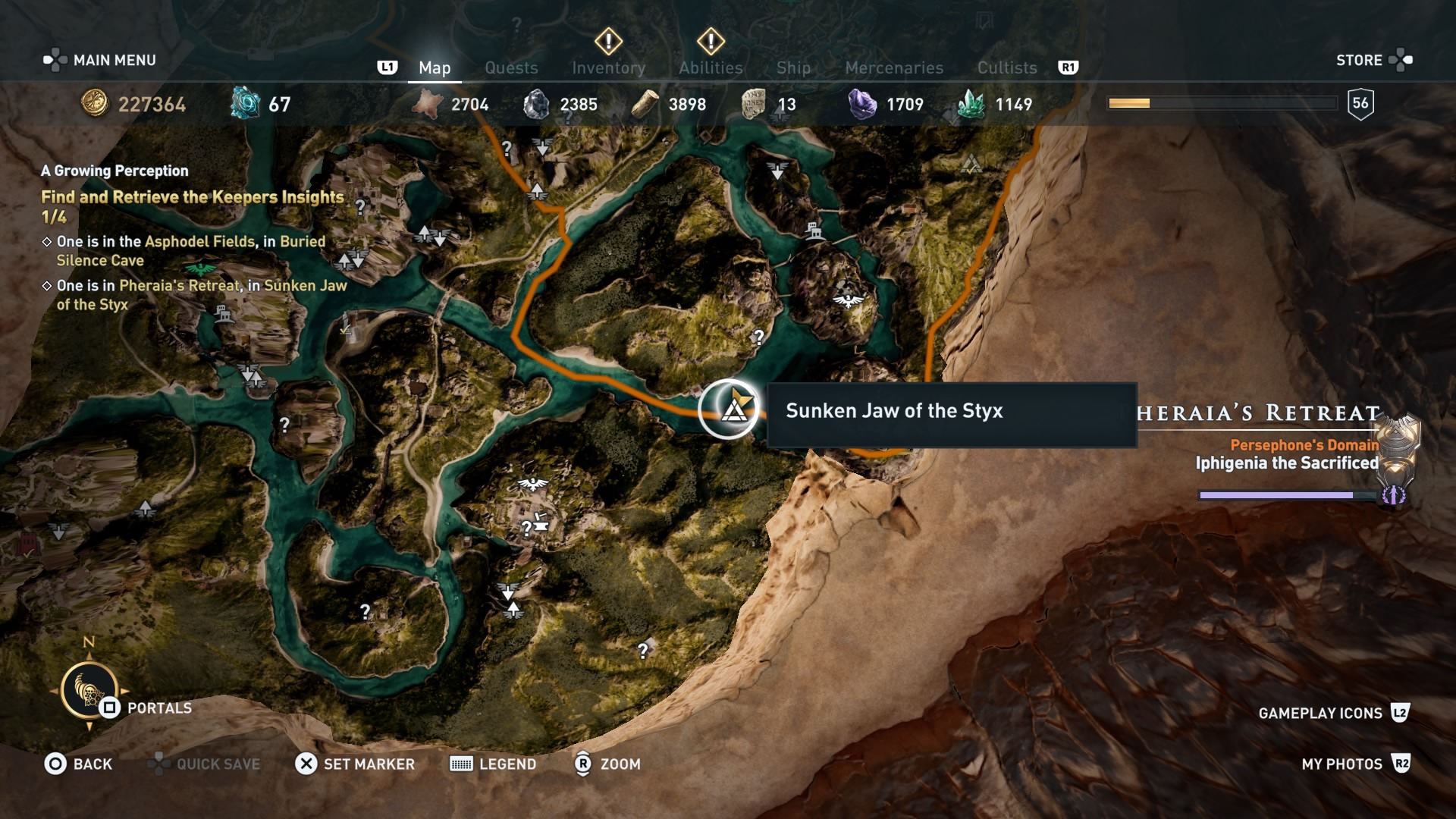Open the Store

tap(1361, 60)
